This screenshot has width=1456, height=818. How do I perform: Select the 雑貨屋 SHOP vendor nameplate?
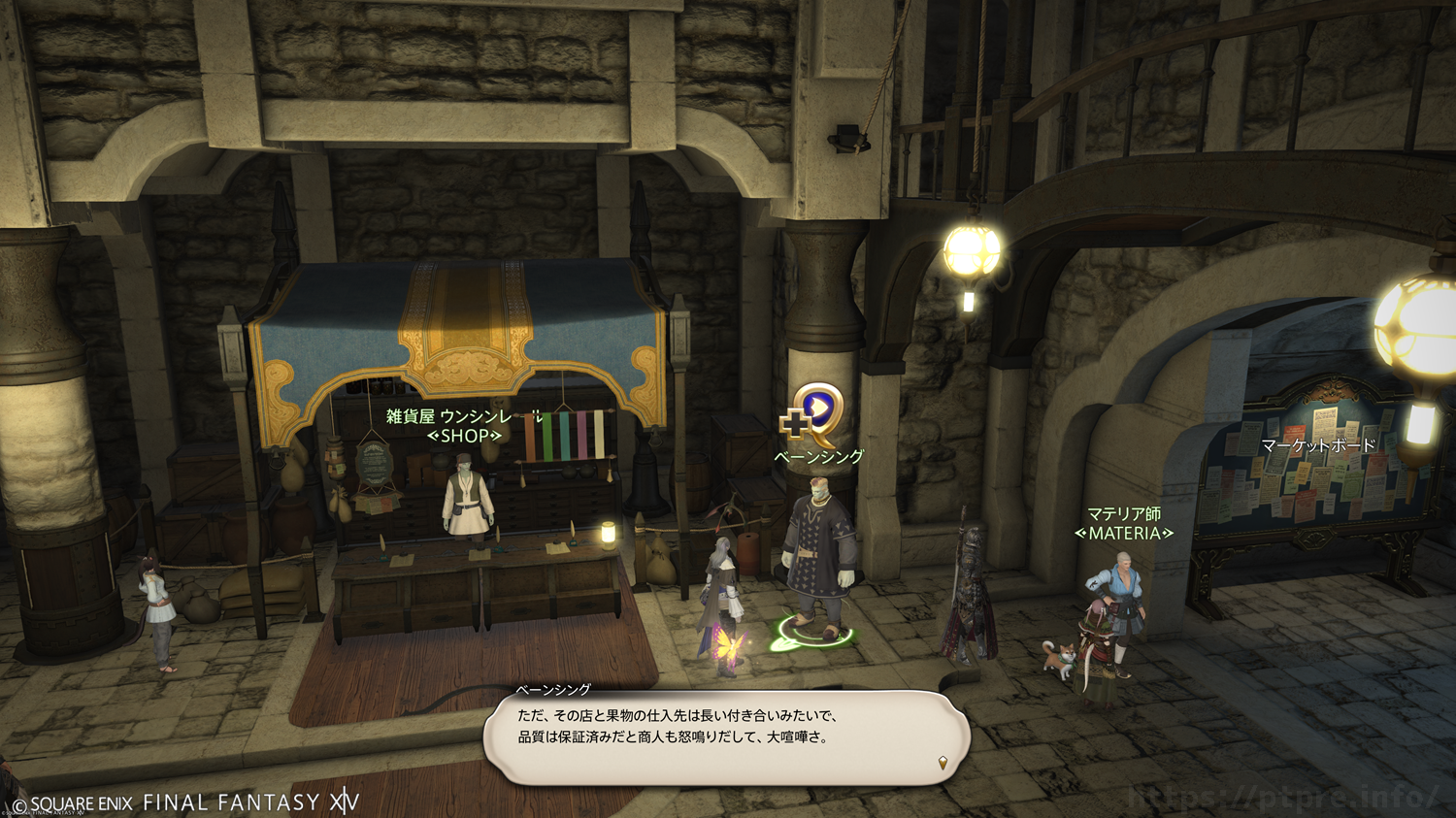(464, 426)
